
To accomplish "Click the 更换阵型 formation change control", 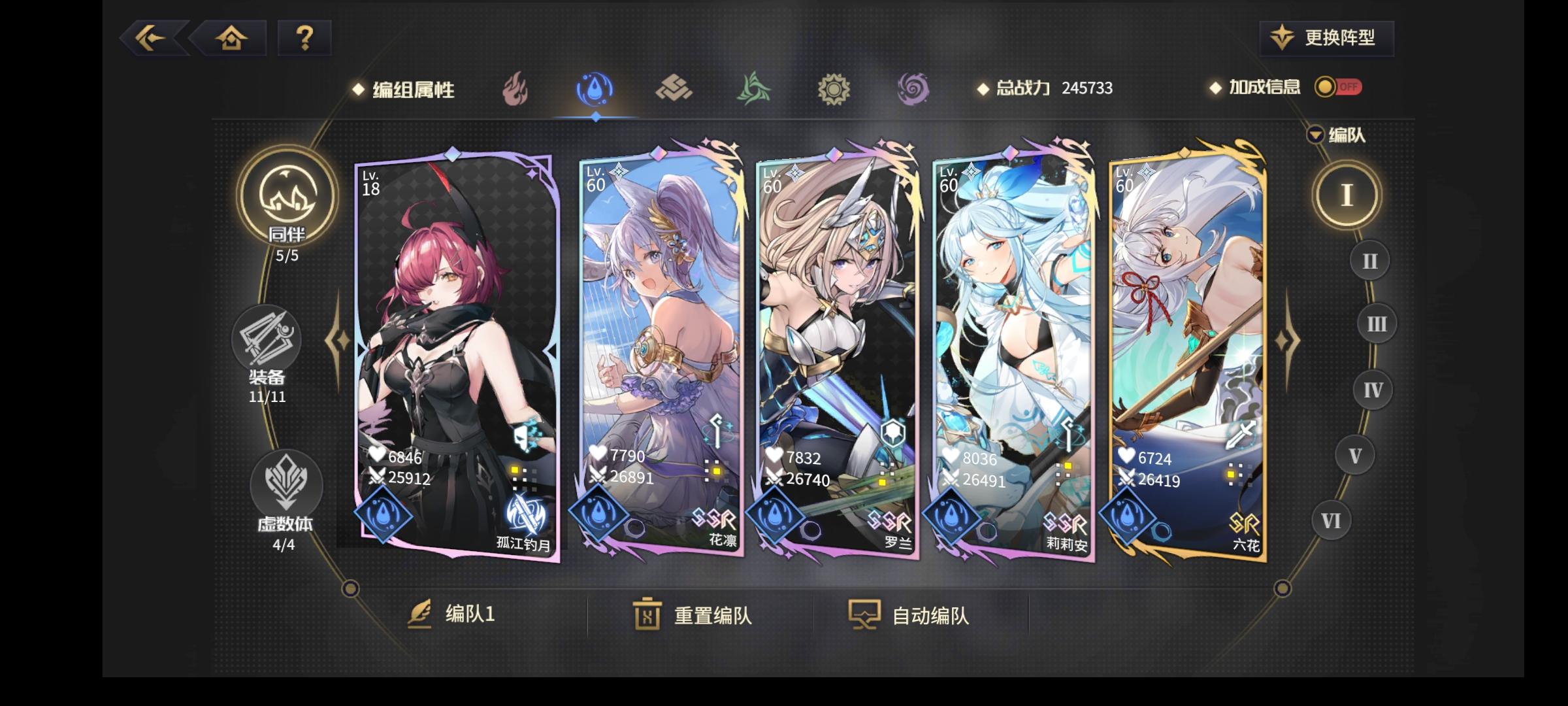I will 1326,38.
